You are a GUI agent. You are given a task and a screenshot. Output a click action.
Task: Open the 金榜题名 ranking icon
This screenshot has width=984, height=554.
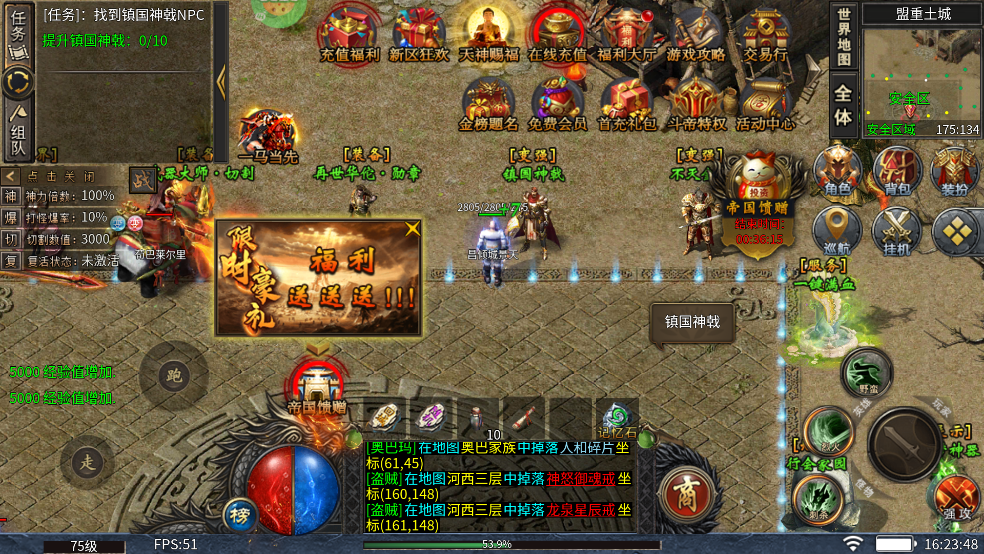pos(488,103)
